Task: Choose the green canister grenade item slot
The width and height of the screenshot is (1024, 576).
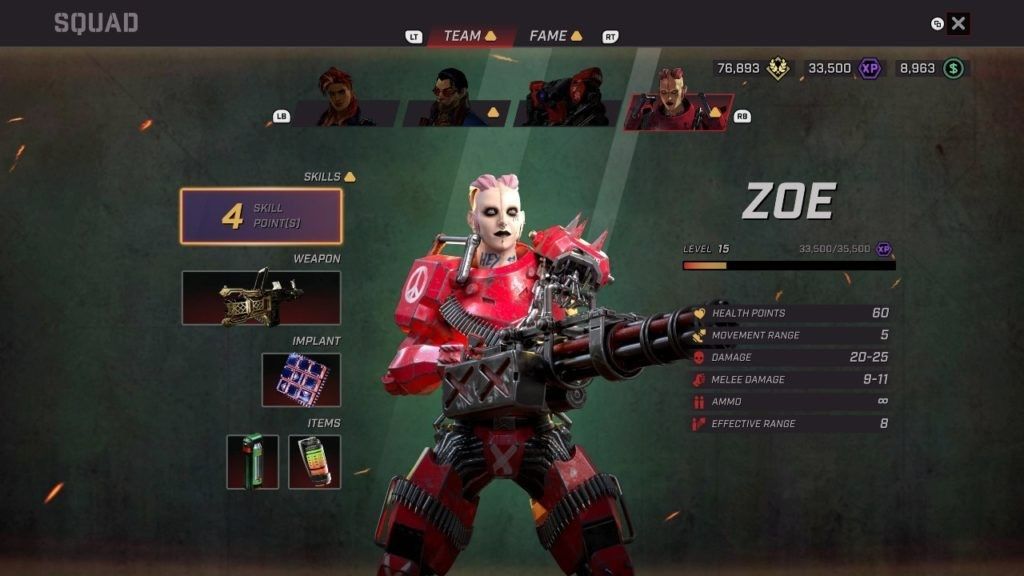Action: tap(252, 462)
